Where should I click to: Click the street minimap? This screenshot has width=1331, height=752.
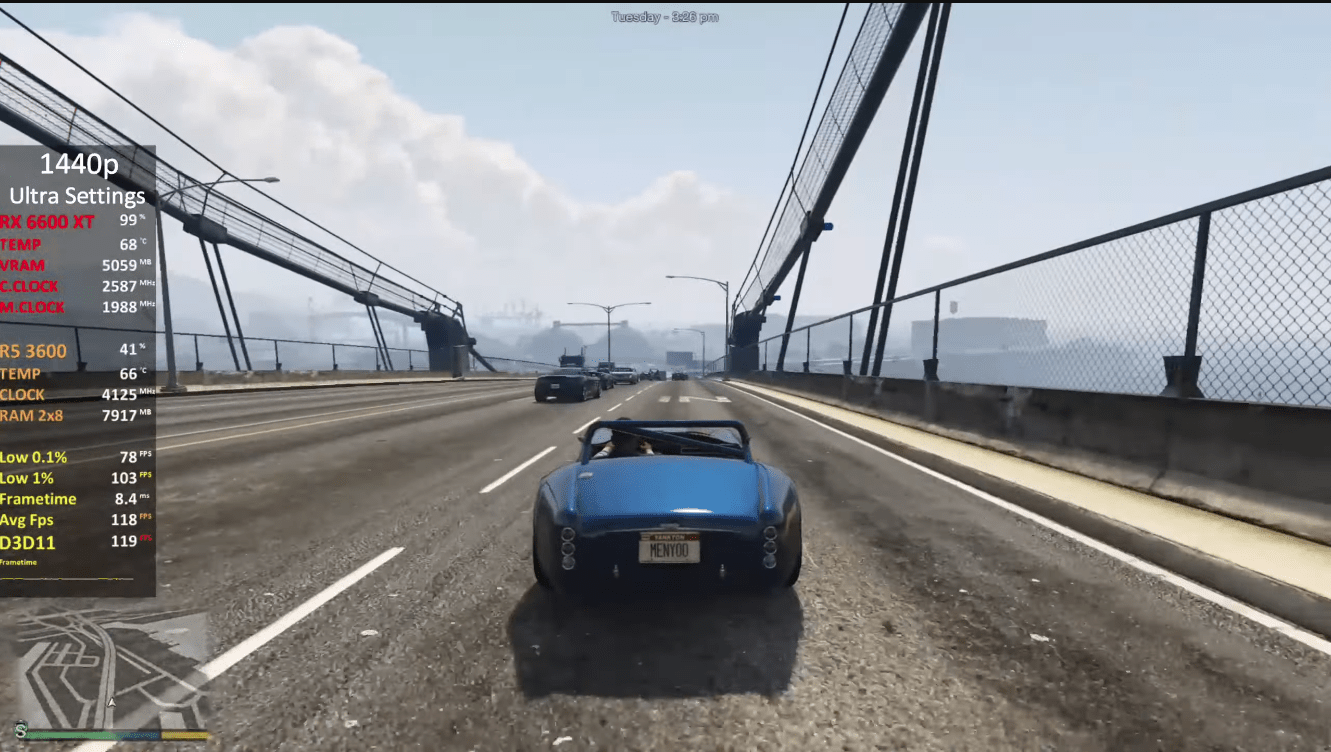click(x=110, y=665)
